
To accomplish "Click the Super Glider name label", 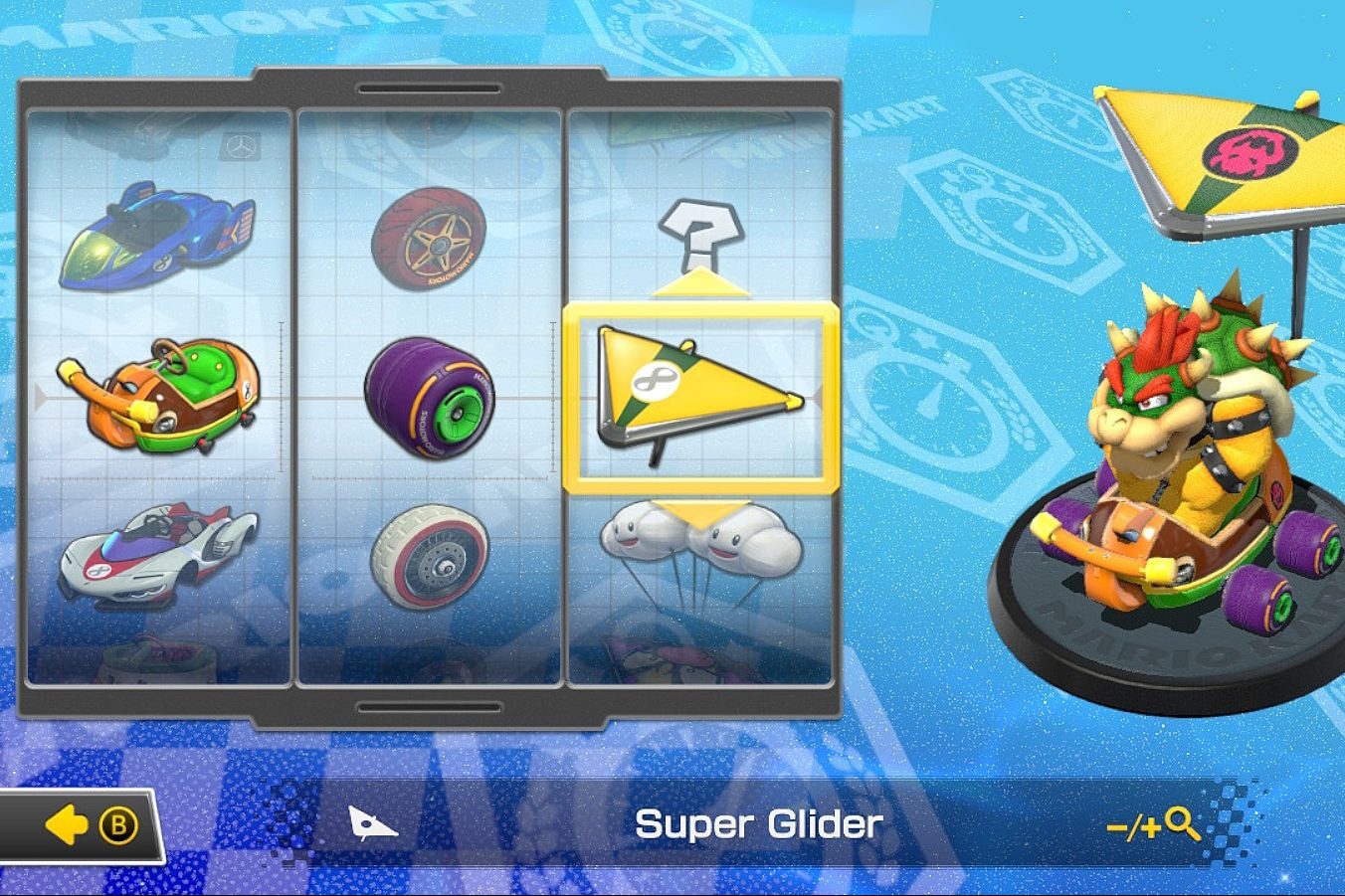I will click(762, 824).
